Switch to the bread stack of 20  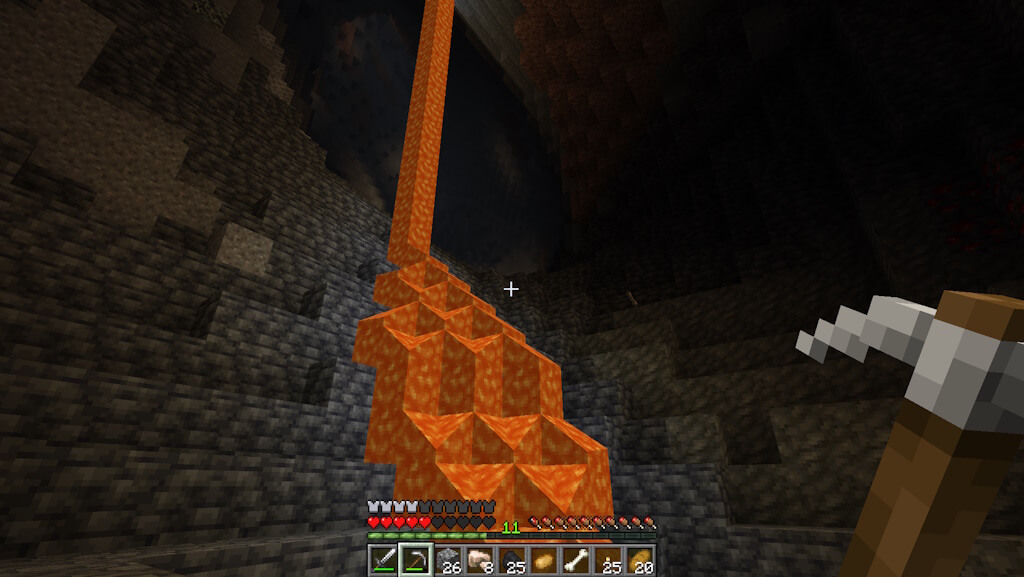(x=641, y=559)
